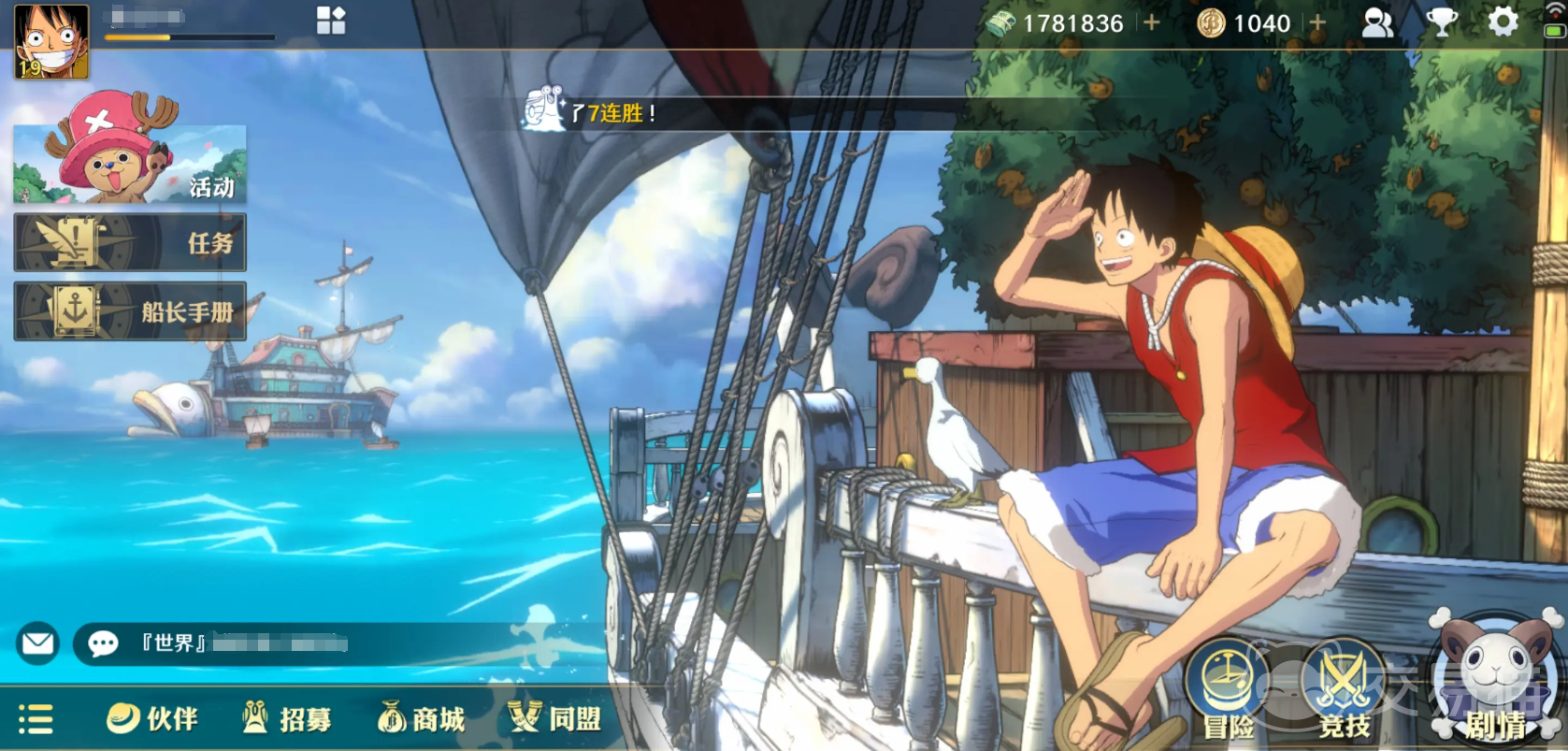This screenshot has height=751, width=1568.
Task: Open the 招募 recruit menu
Action: [x=287, y=718]
